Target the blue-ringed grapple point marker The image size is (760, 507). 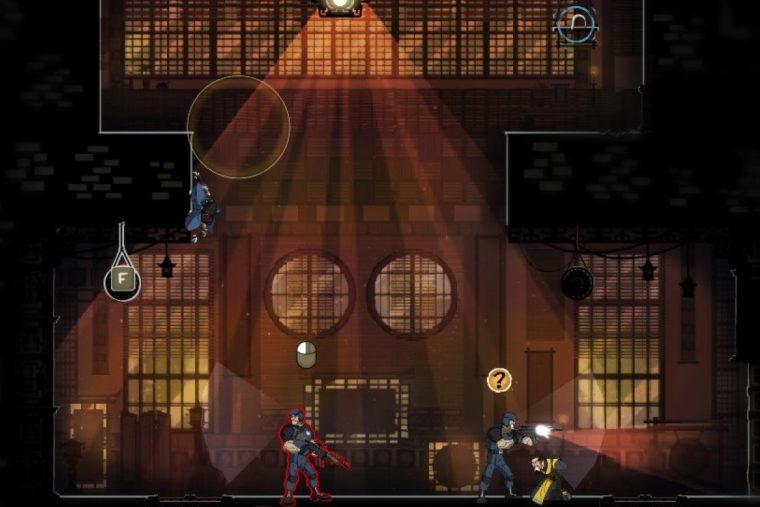[x=576, y=24]
